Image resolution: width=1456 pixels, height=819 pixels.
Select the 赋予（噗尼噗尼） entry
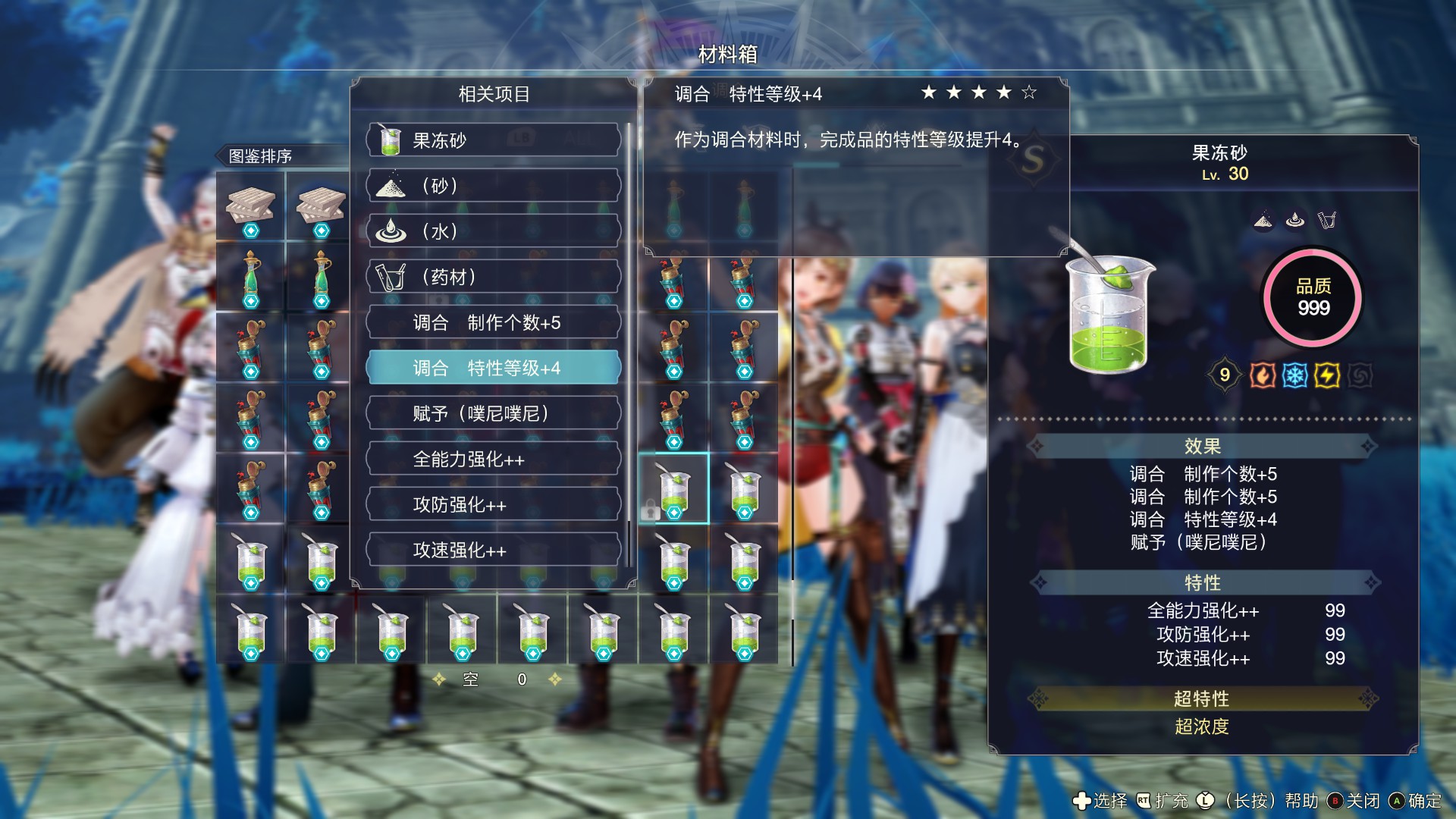pos(494,413)
